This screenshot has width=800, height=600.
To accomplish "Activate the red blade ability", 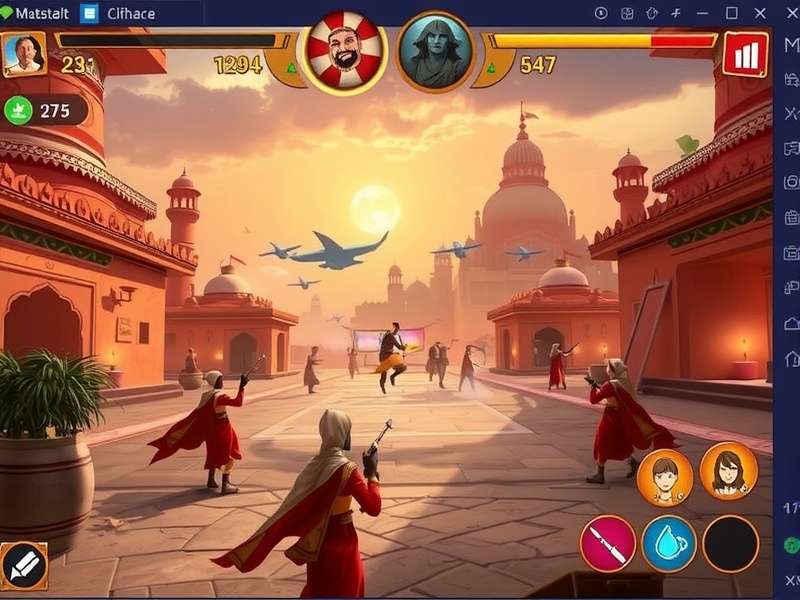I will (x=608, y=544).
